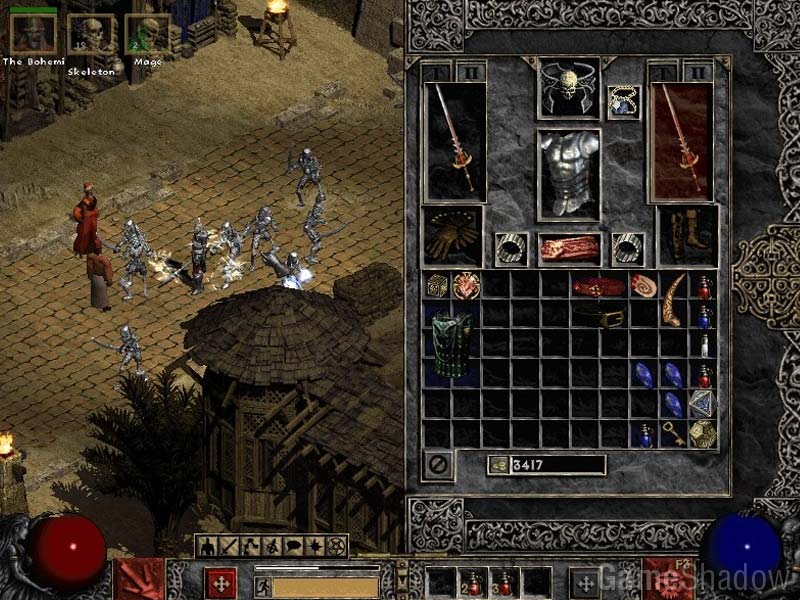Pick up the green armor in inventory
The image size is (800, 600).
452,344
